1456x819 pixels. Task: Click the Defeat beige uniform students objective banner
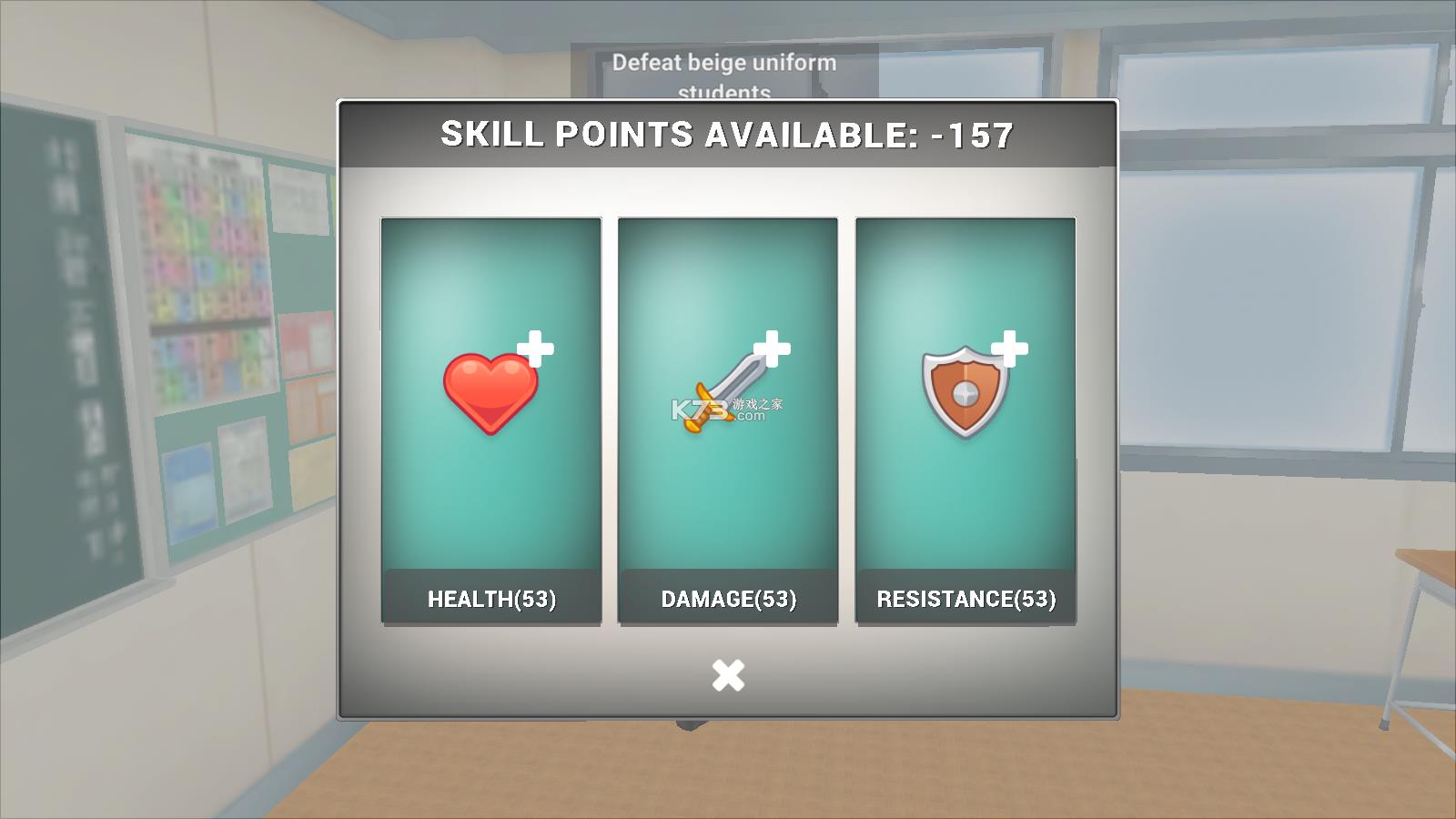pos(725,64)
